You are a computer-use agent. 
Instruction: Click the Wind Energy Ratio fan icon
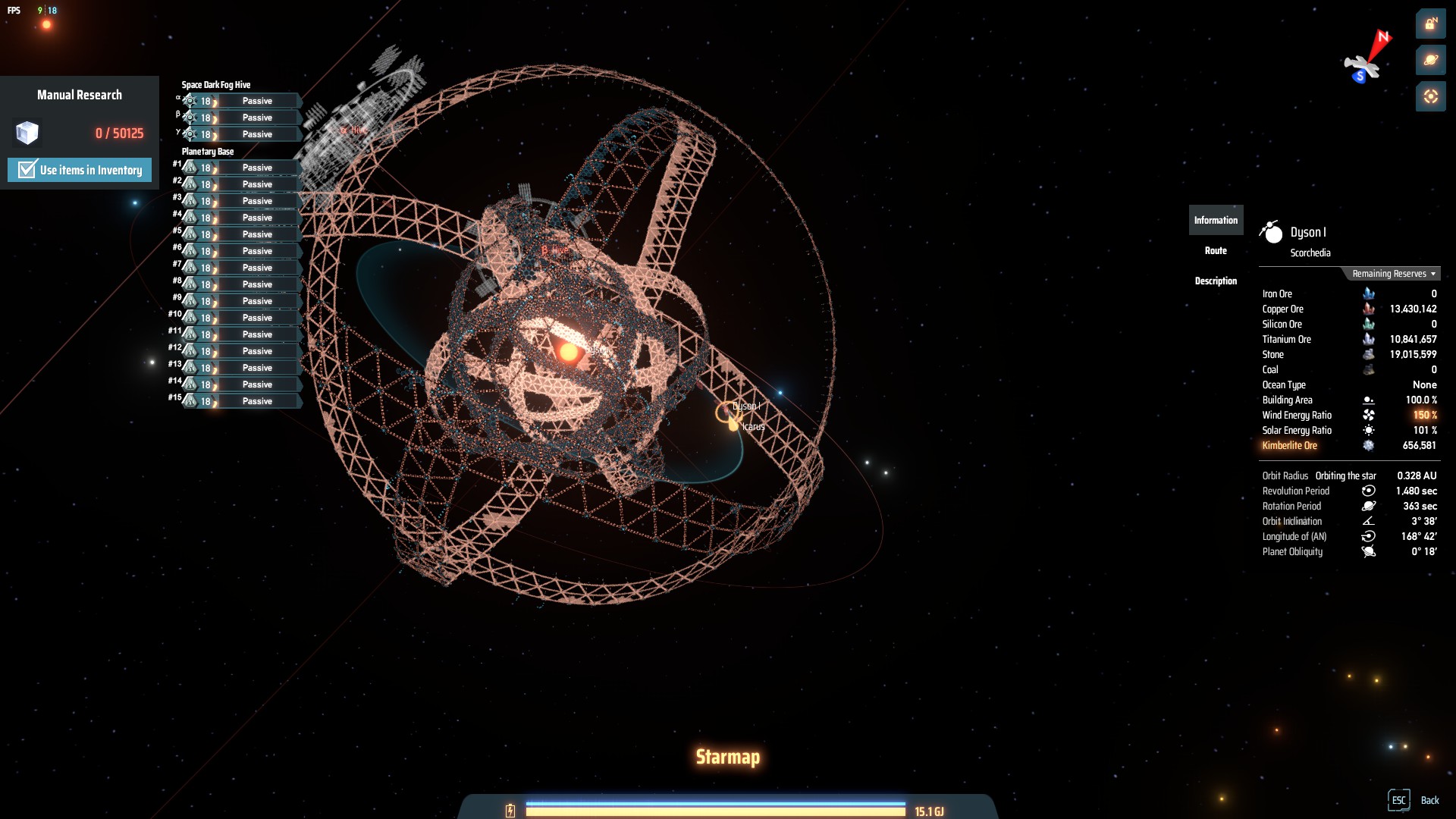pos(1369,415)
